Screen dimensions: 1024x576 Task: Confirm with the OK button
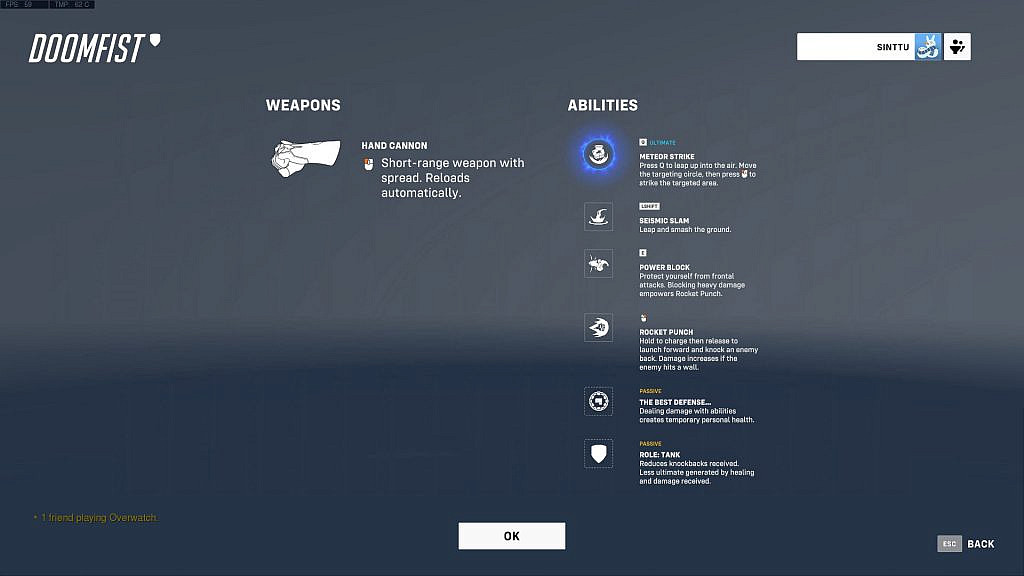point(511,536)
